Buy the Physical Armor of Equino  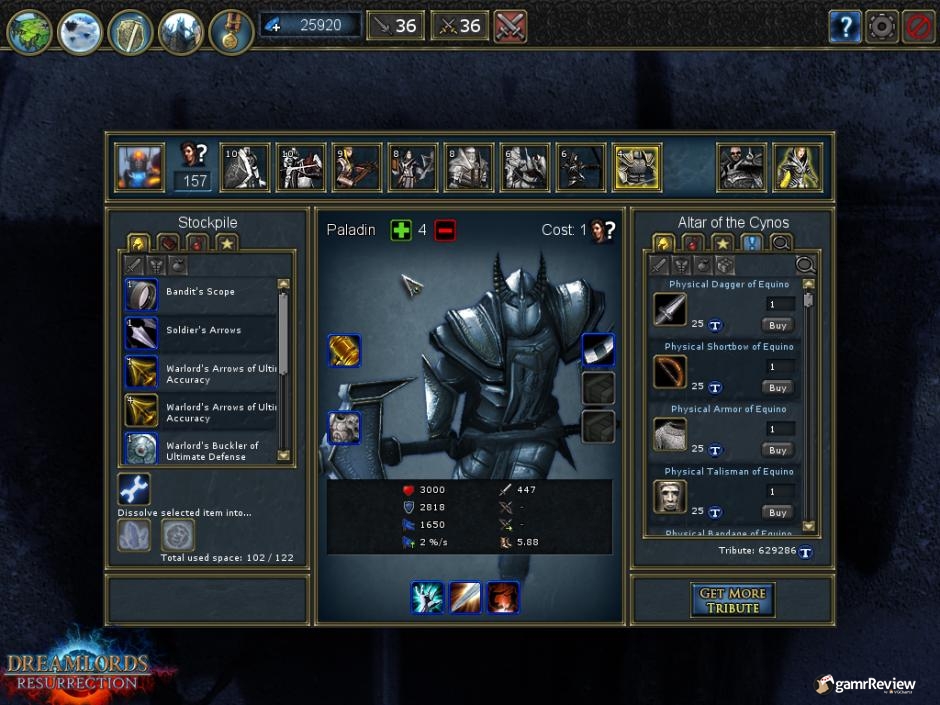(x=778, y=450)
